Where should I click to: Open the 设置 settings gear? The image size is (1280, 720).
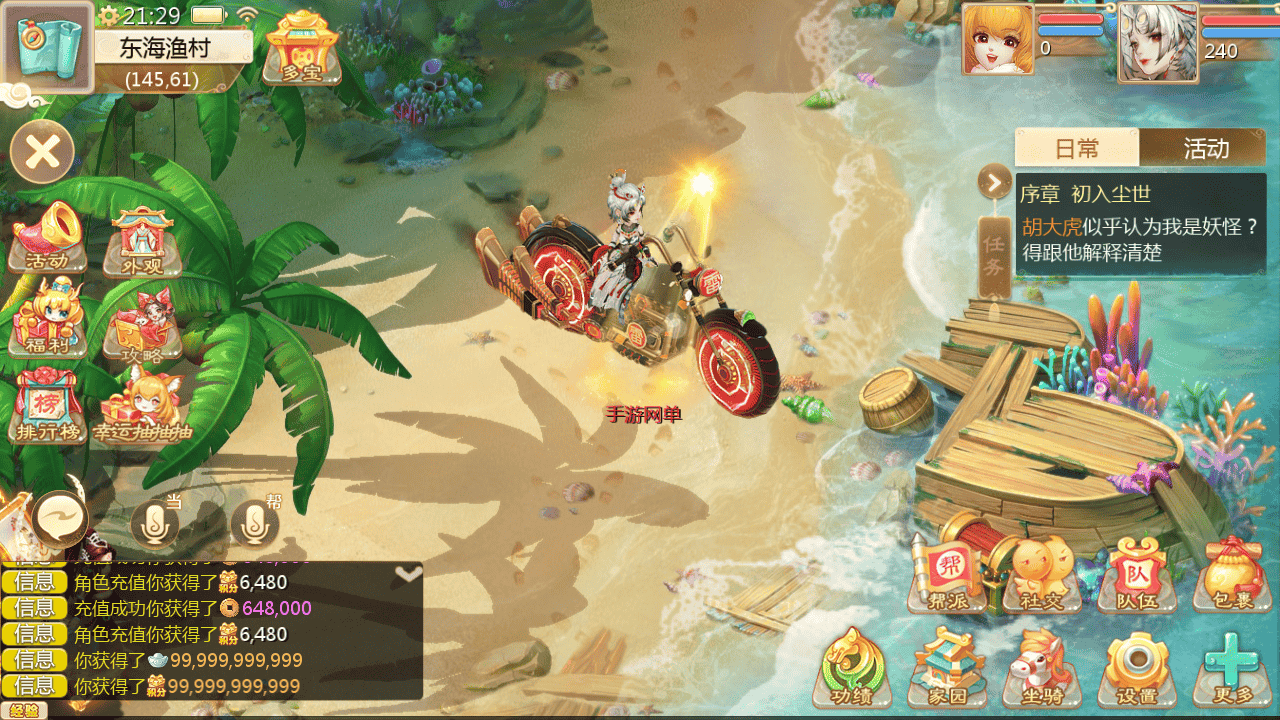click(x=1137, y=666)
